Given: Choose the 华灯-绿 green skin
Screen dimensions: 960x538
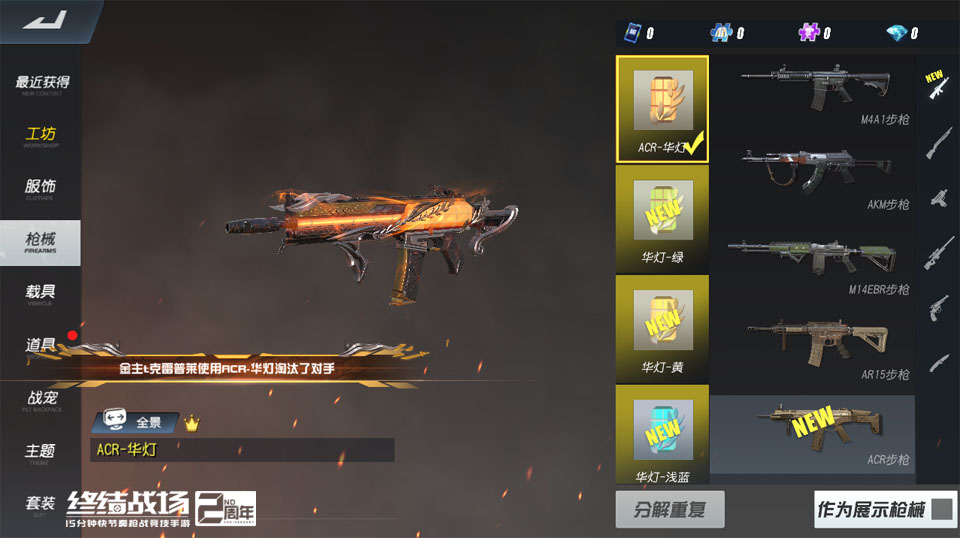Looking at the screenshot, I should pos(662,217).
